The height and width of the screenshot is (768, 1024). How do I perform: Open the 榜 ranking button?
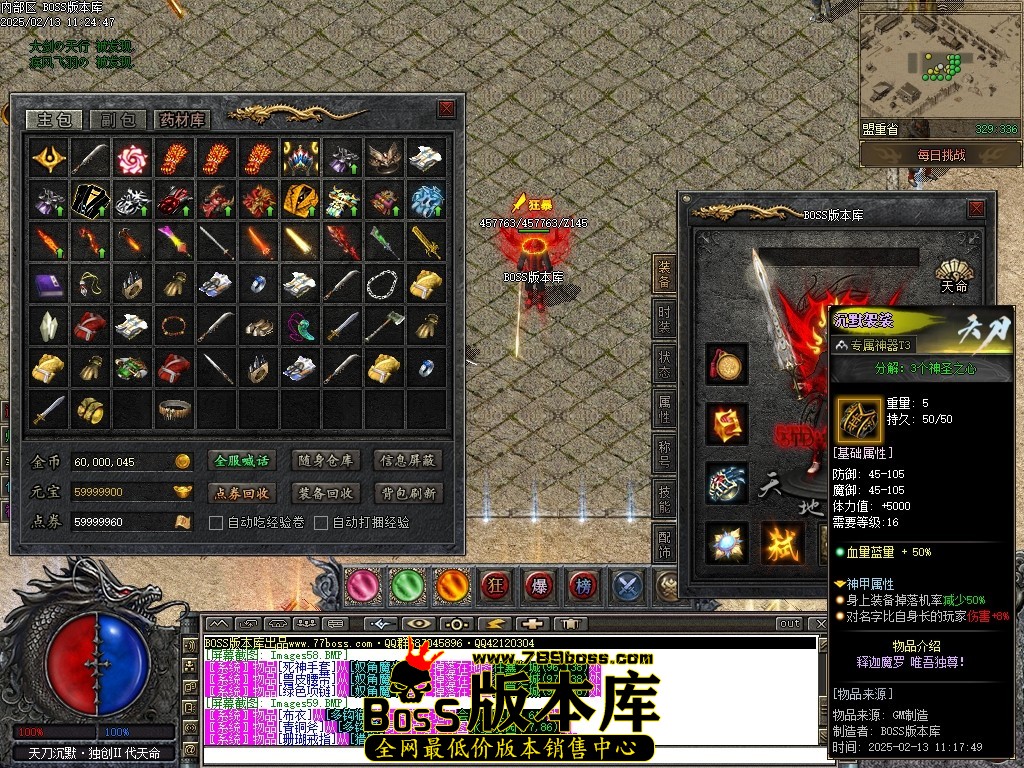(582, 584)
